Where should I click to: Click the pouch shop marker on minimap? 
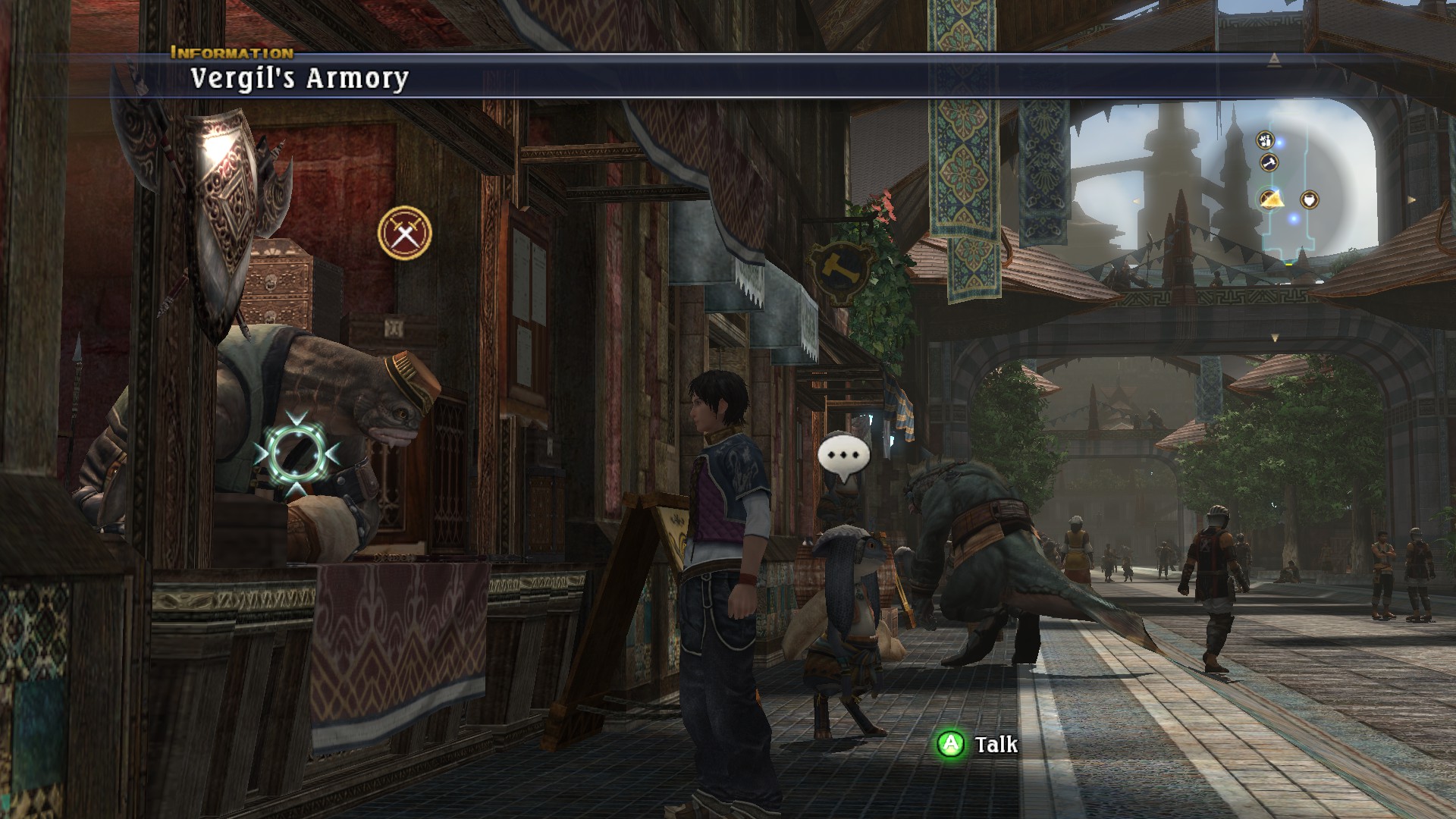click(x=1310, y=200)
